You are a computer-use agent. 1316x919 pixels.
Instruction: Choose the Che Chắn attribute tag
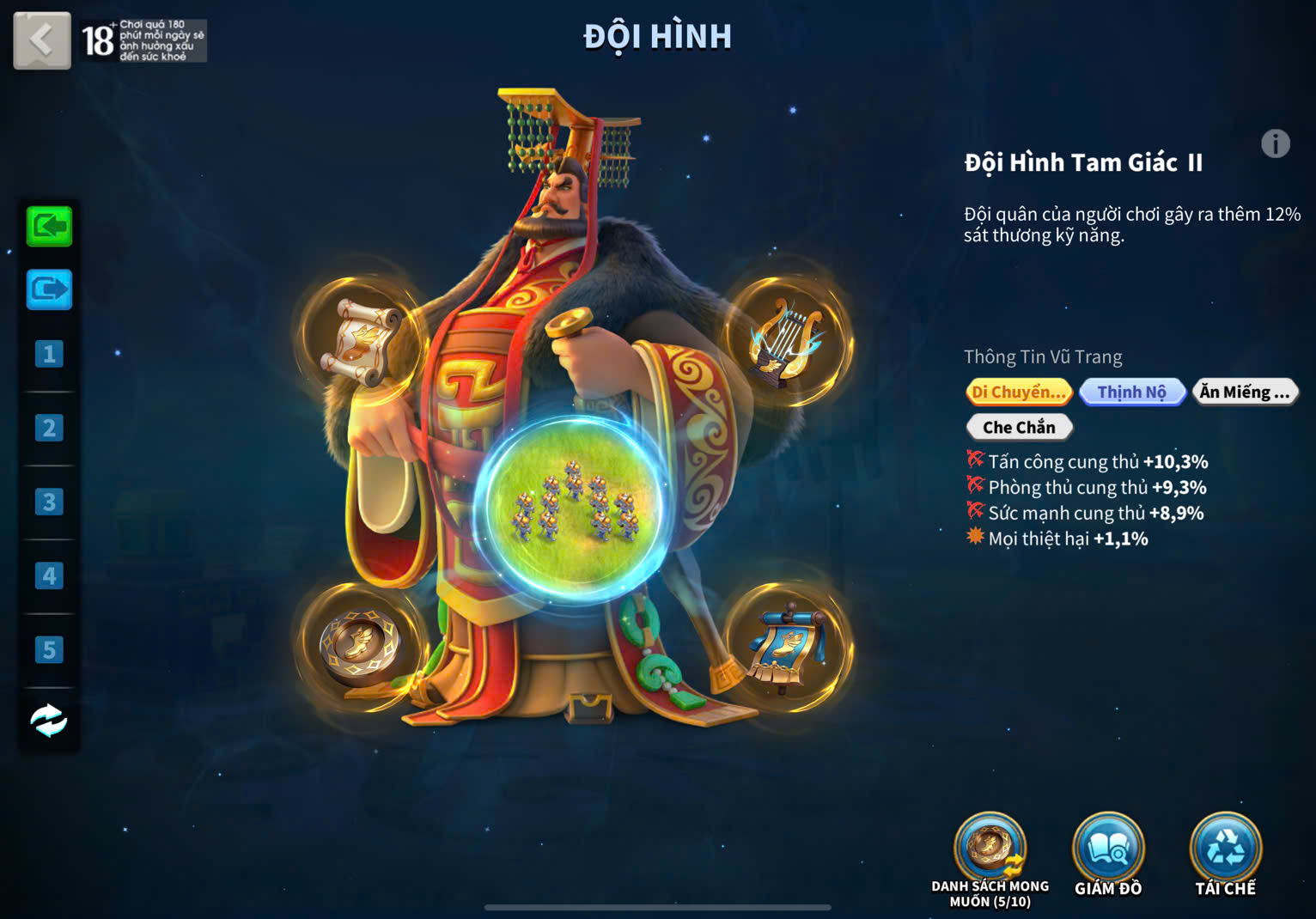pos(1019,427)
